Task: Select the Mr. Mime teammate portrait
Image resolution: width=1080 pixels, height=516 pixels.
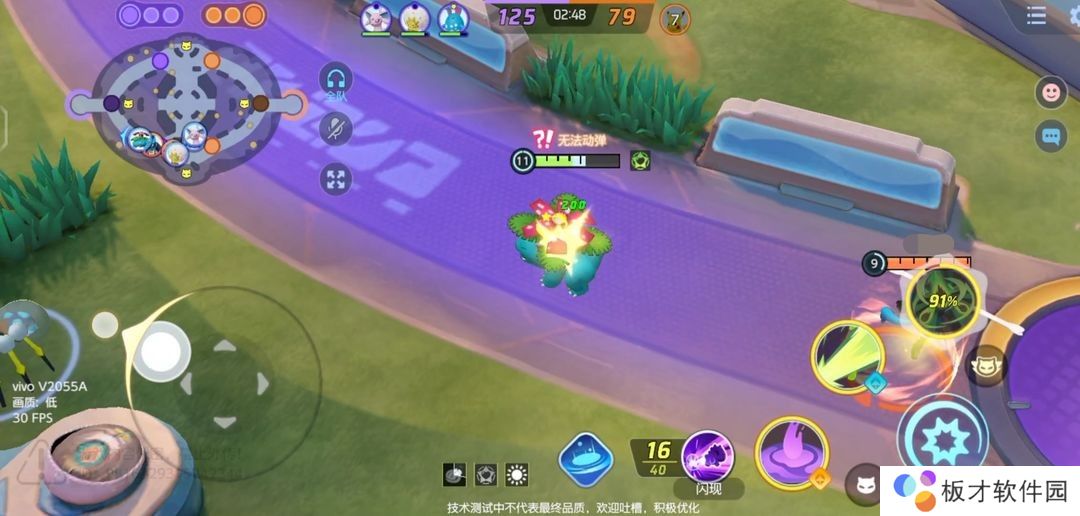Action: point(375,18)
